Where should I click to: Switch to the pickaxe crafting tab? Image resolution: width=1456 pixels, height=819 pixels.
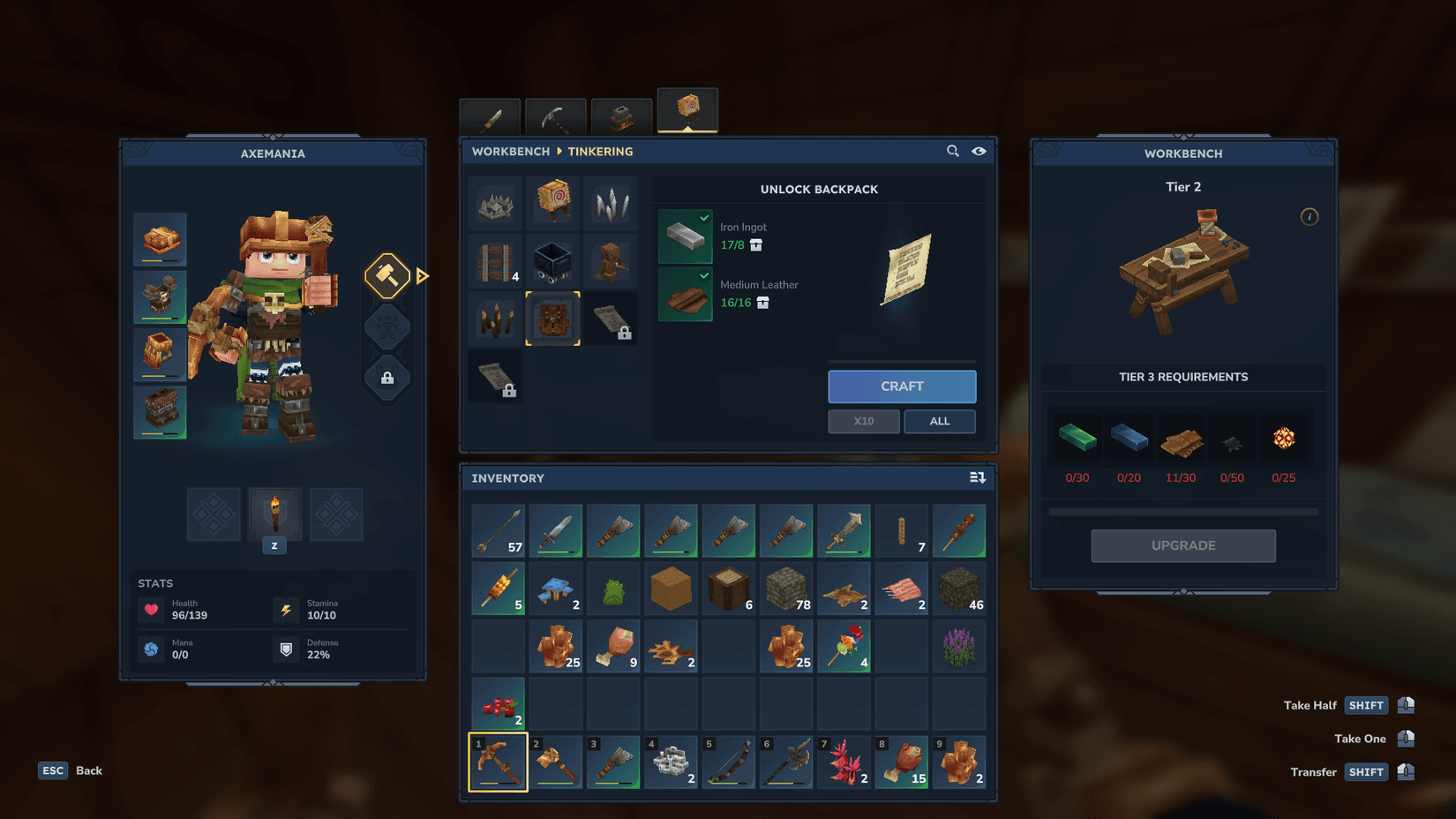(555, 113)
